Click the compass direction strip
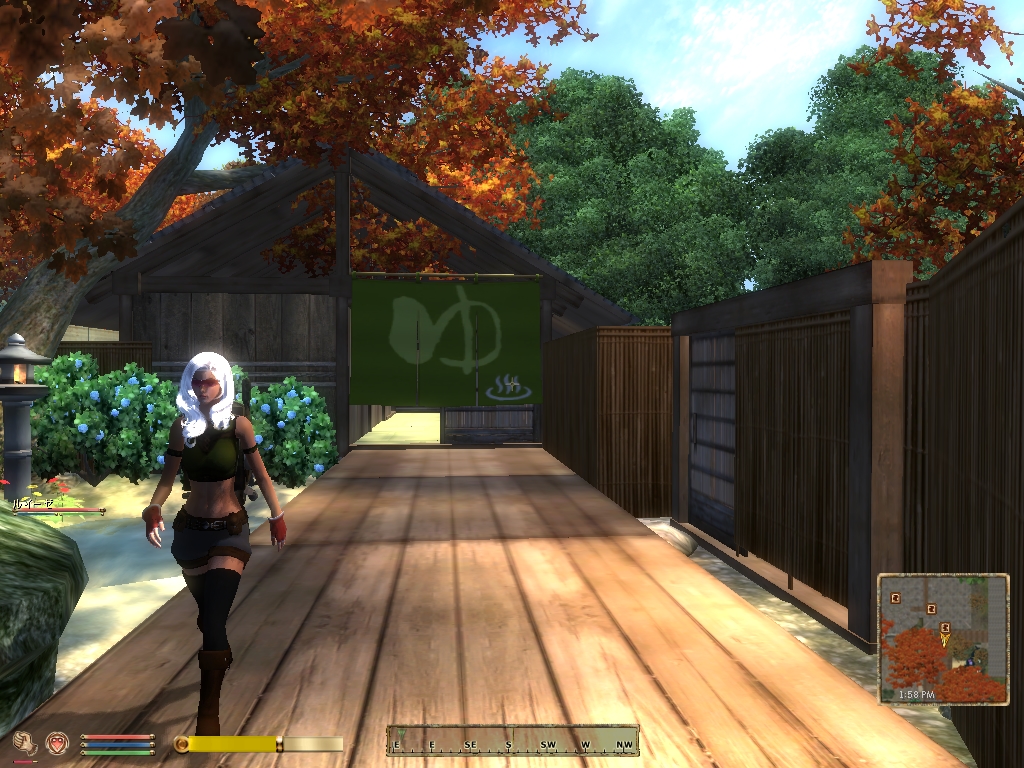1024x768 pixels. click(512, 741)
